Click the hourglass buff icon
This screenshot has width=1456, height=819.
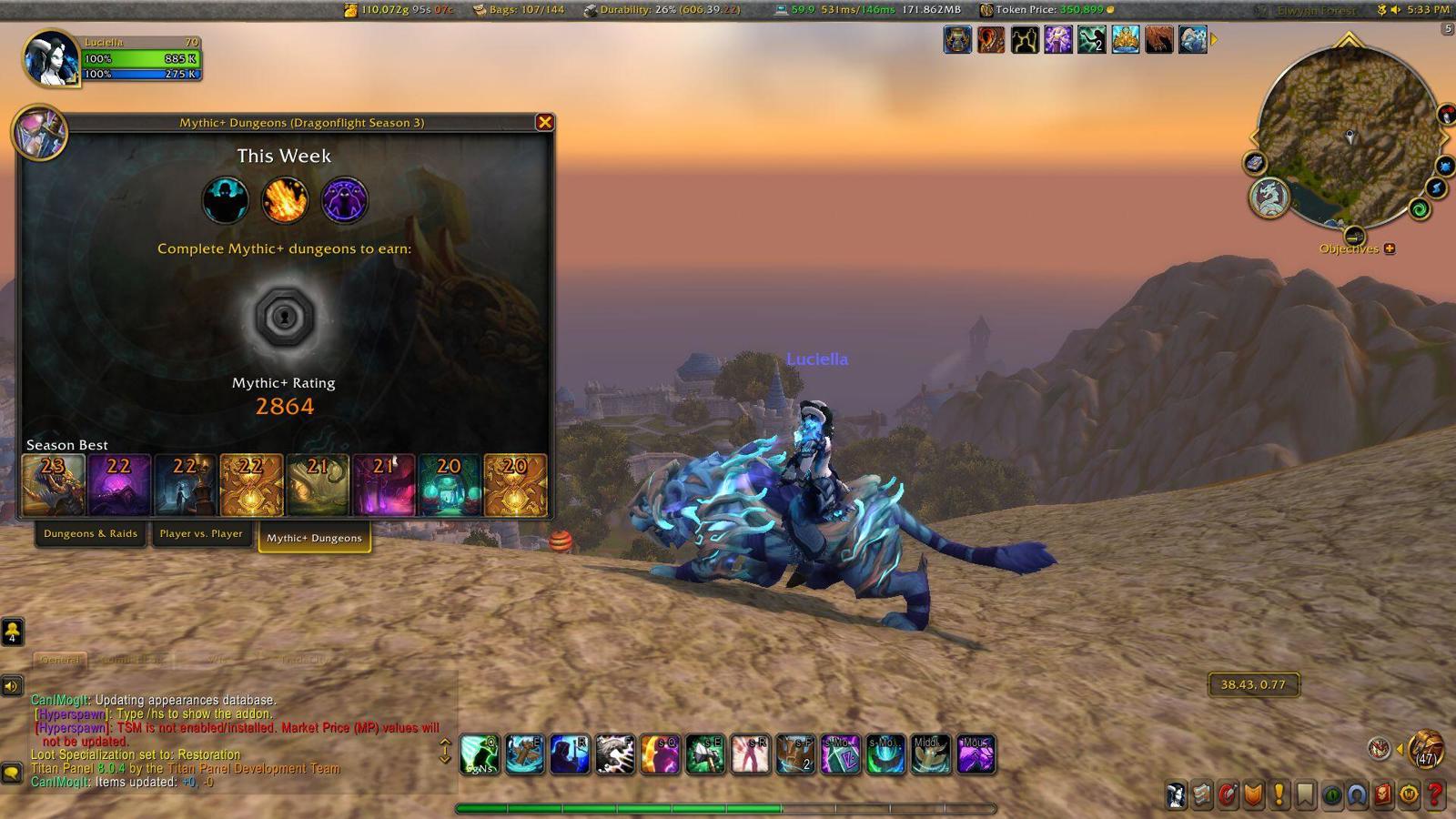pyautogui.click(x=957, y=40)
